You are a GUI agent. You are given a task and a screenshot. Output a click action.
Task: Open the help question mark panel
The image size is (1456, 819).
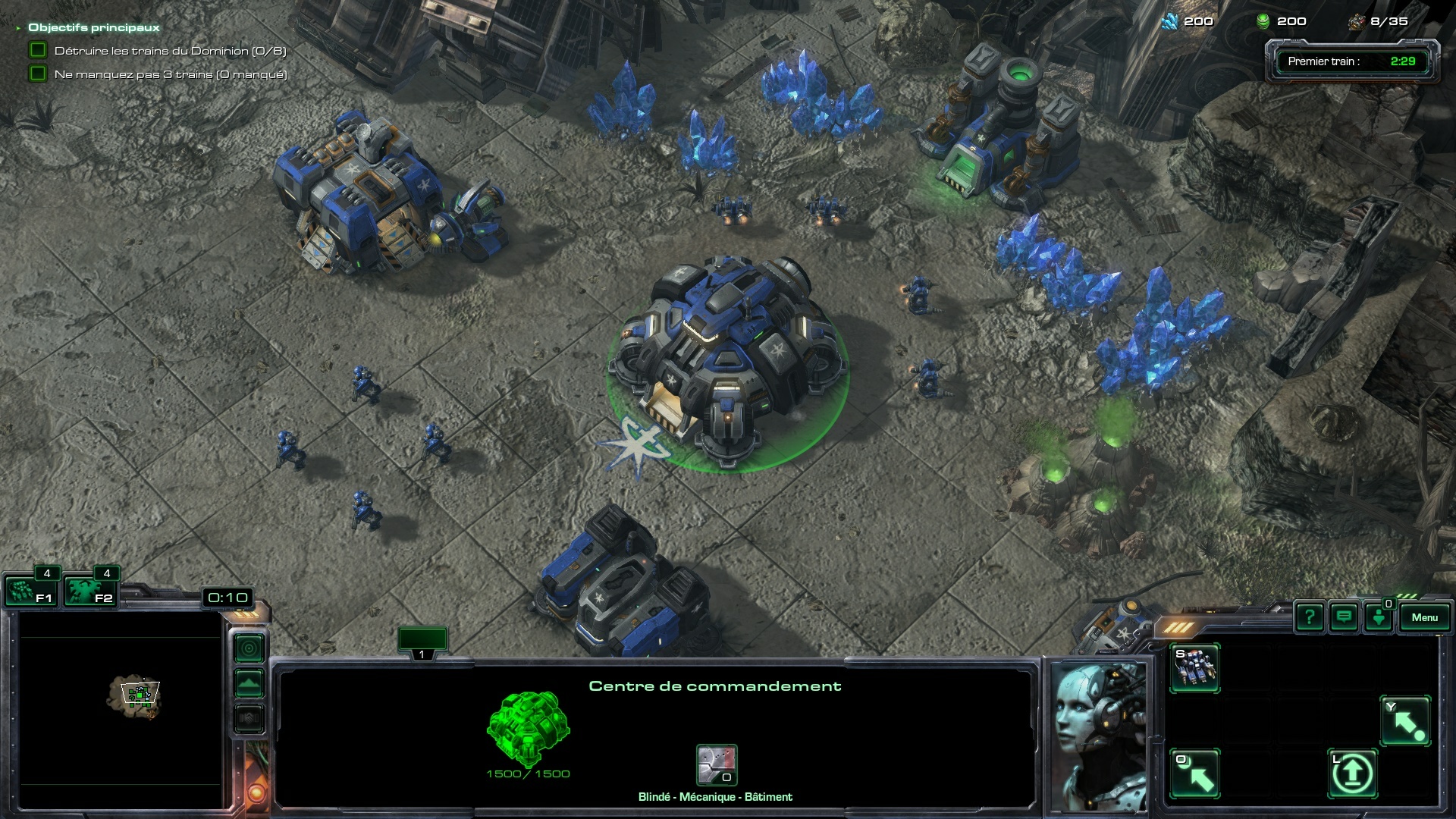pyautogui.click(x=1309, y=617)
